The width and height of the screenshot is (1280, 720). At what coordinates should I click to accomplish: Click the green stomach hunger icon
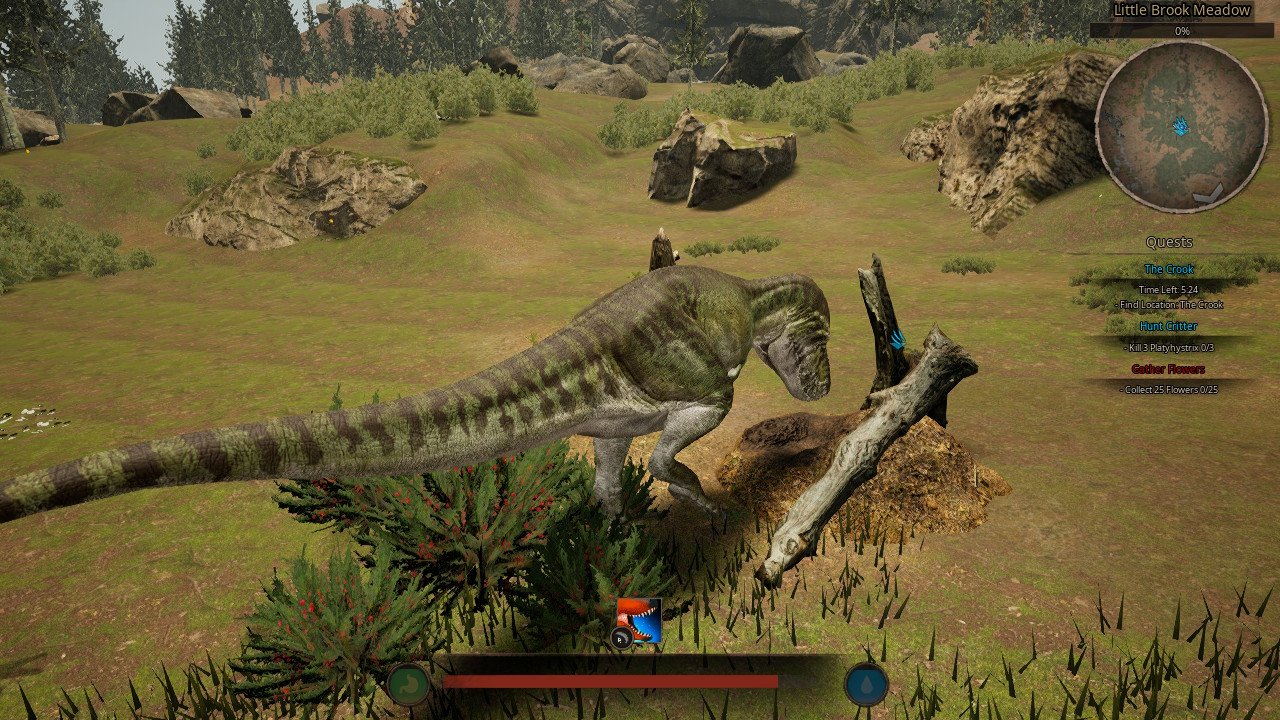pyautogui.click(x=409, y=684)
